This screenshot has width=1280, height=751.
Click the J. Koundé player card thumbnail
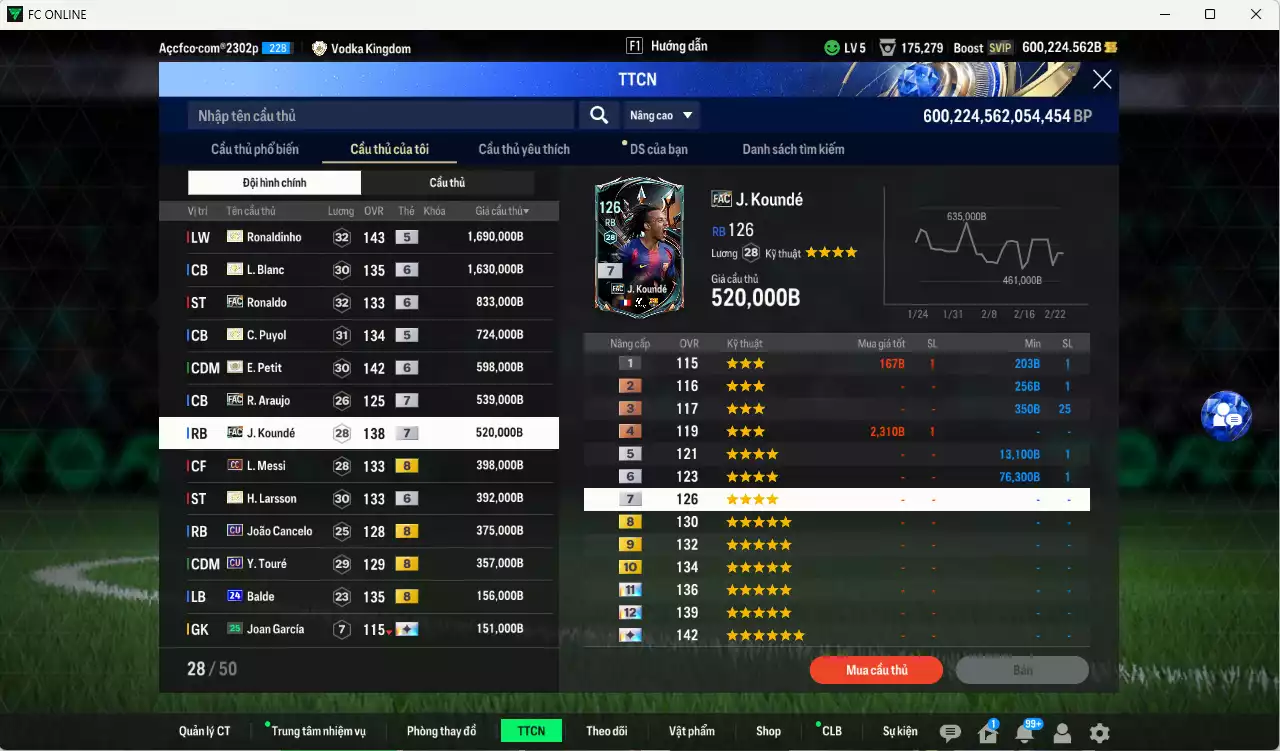pyautogui.click(x=638, y=247)
